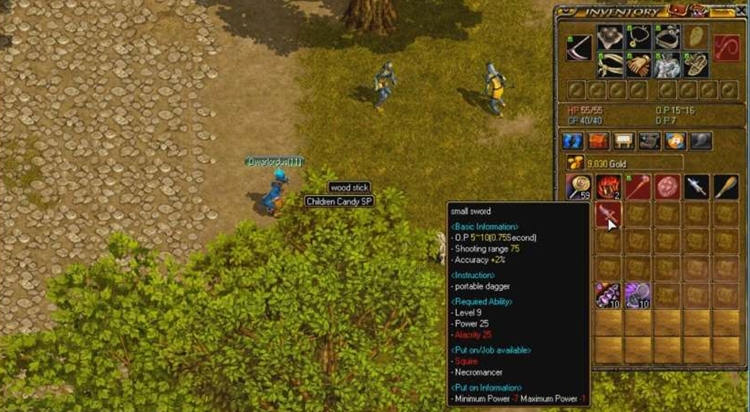Pick the red staff in the inventory
Screen dimensions: 750x412
[x=637, y=186]
